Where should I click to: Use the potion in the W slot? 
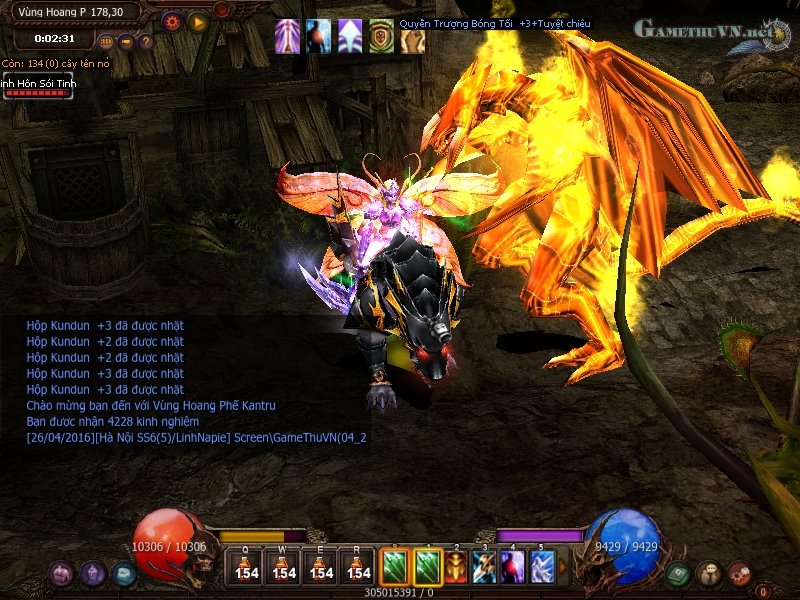click(284, 567)
